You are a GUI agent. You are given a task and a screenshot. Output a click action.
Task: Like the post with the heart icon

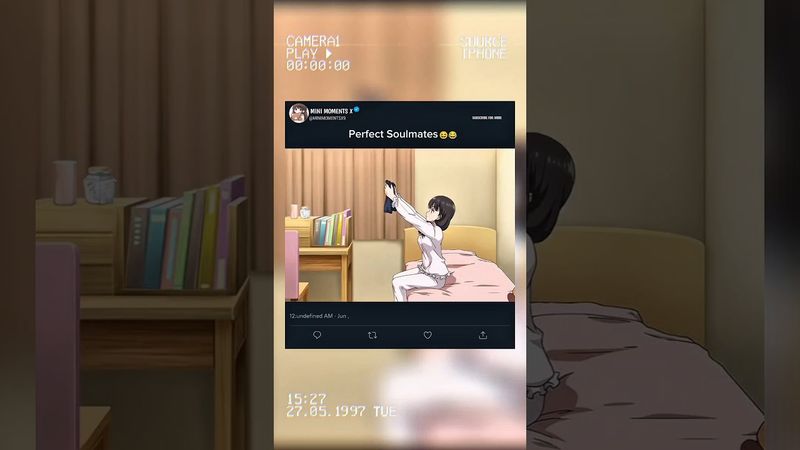428,336
